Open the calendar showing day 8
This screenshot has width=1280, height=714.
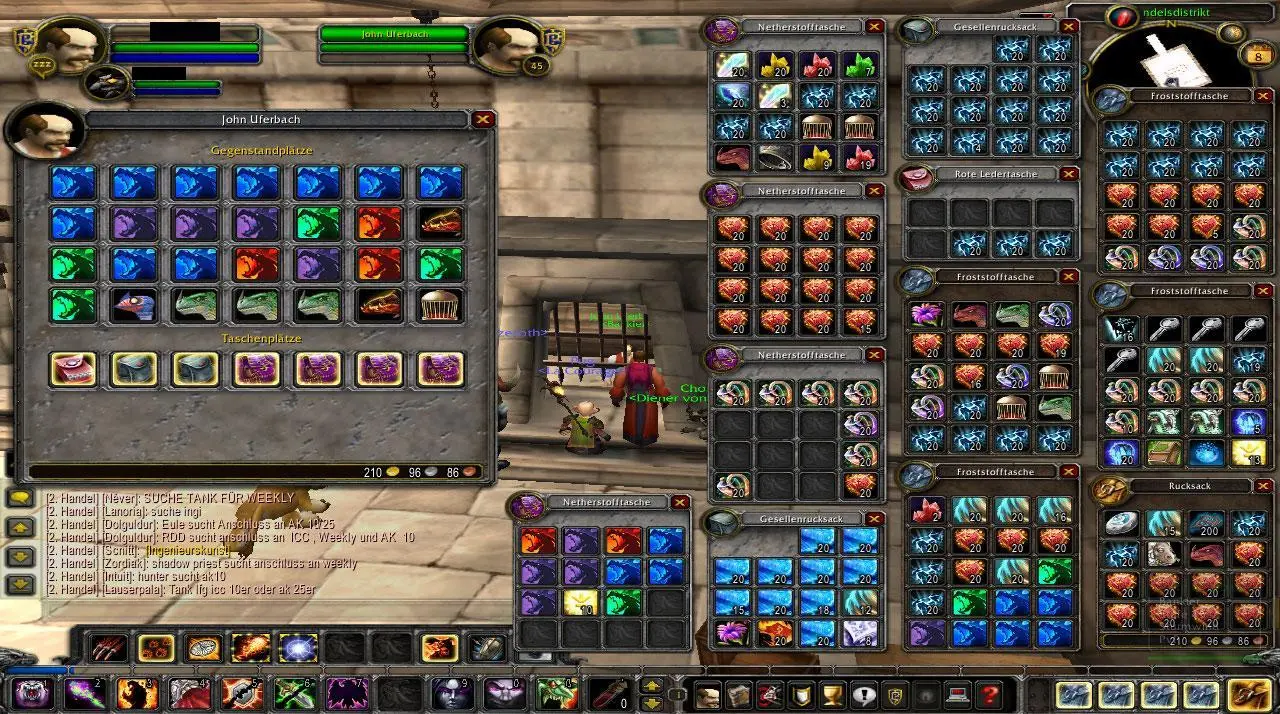(1256, 56)
